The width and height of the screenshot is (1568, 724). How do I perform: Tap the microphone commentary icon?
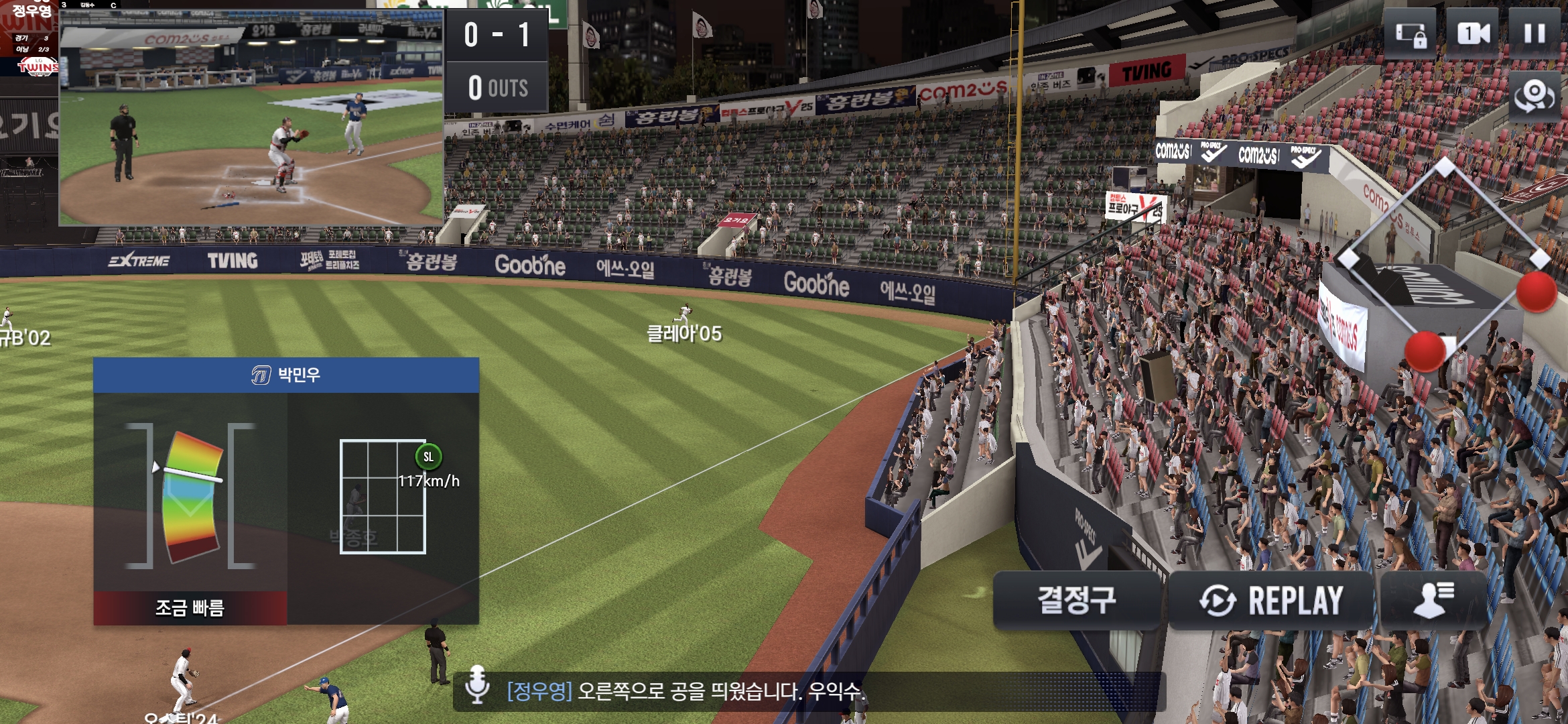coord(477,685)
